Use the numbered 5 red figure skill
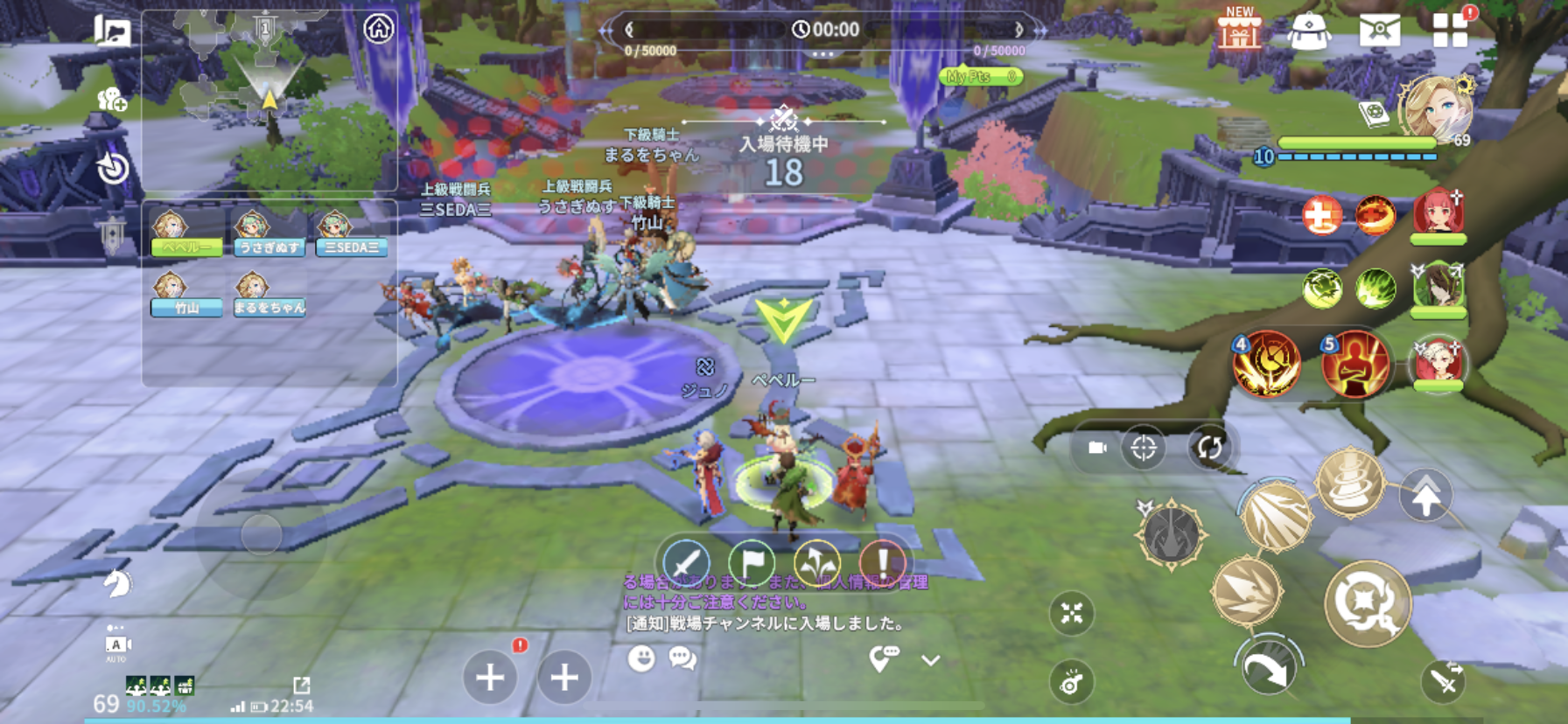The width and height of the screenshot is (1568, 724). (1354, 364)
